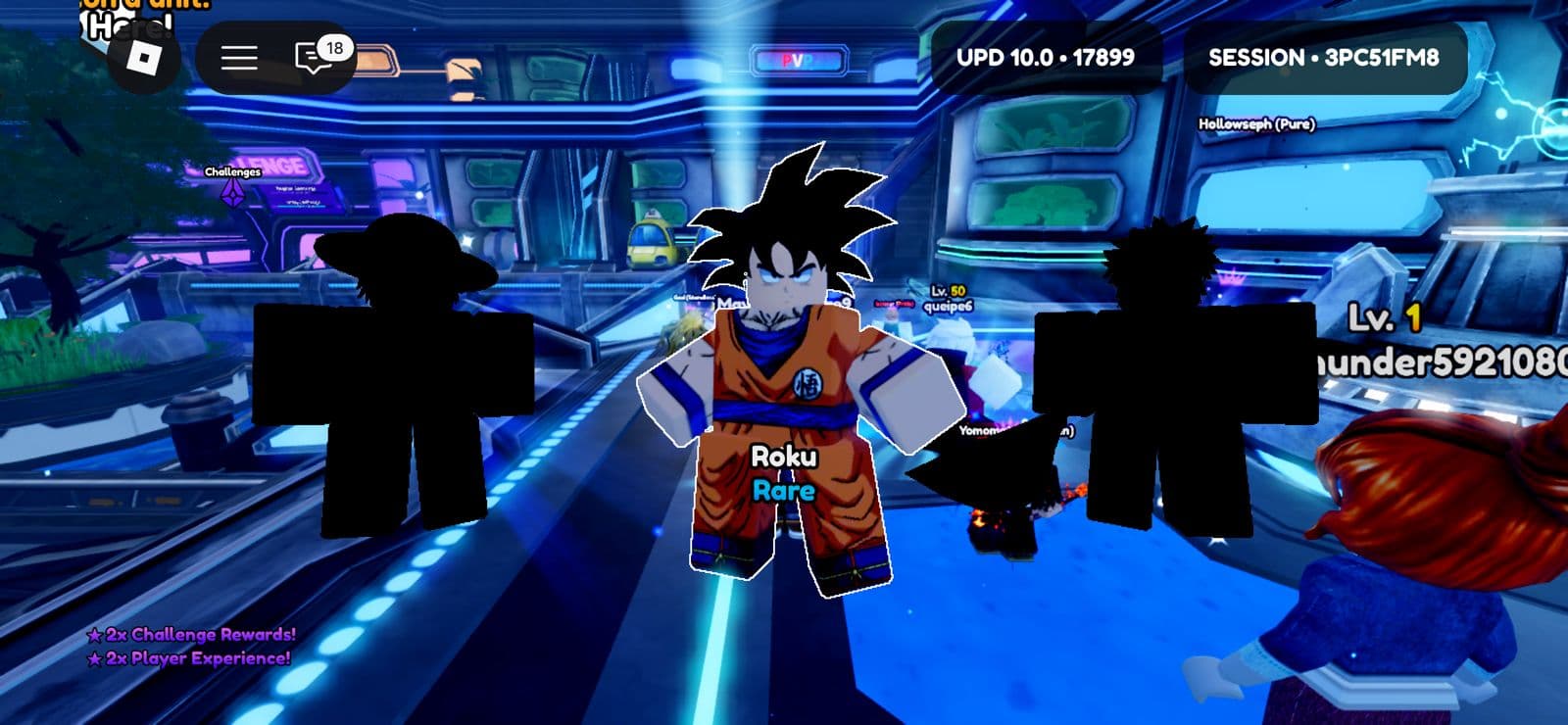
Task: Open the hamburger menu
Action: [x=238, y=58]
